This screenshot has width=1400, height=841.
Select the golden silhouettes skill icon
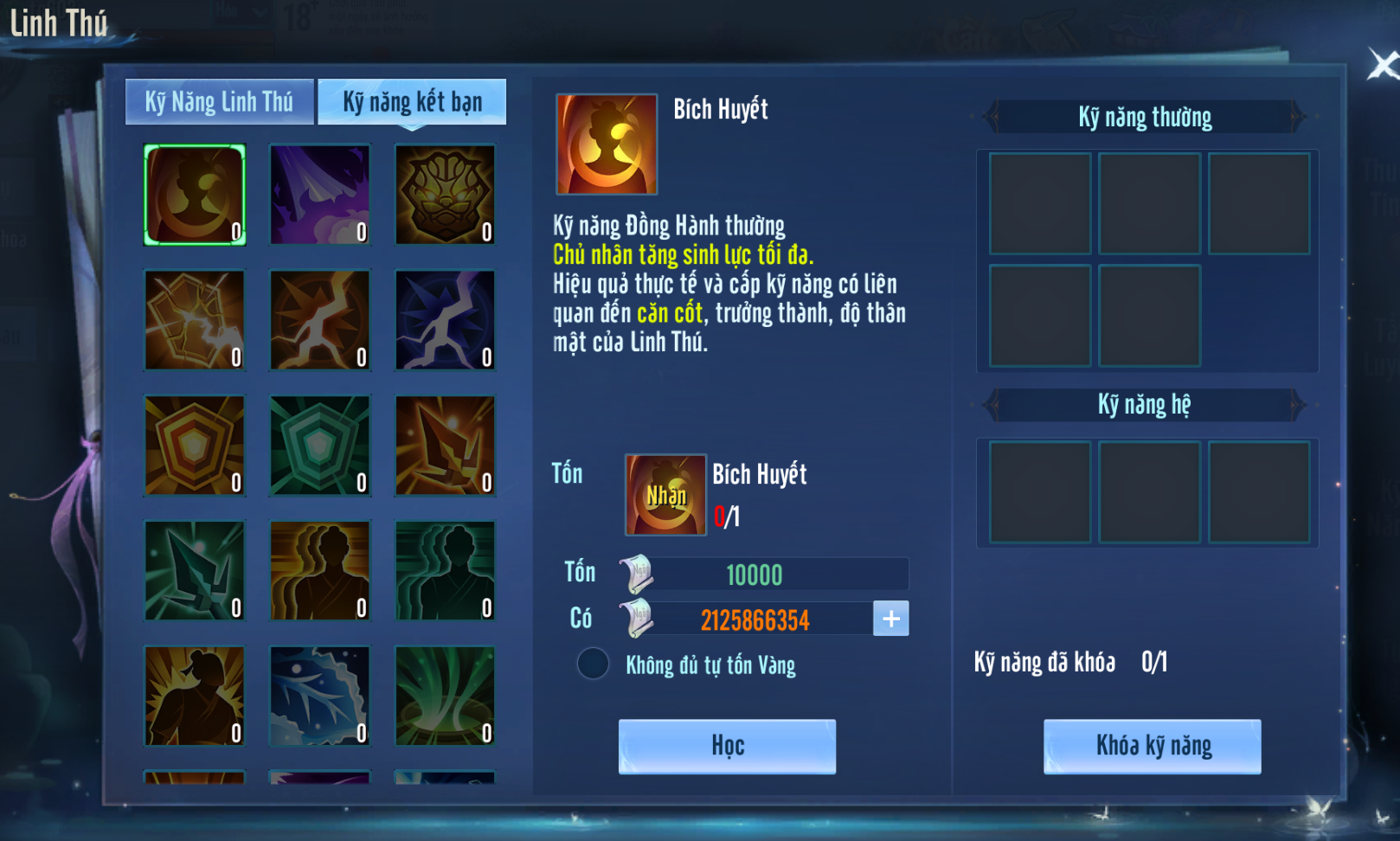(320, 571)
